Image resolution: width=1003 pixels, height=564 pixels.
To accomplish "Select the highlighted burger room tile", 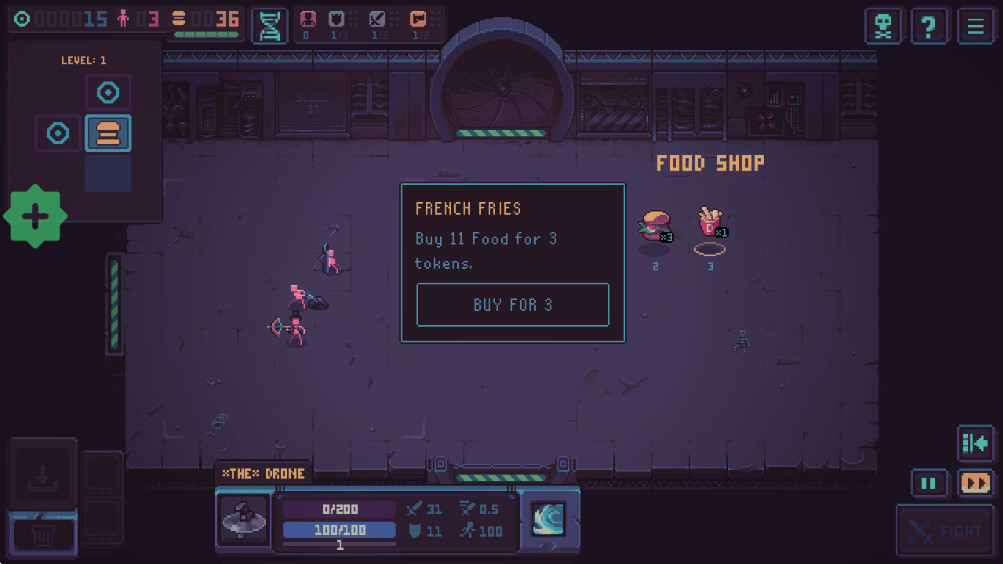I will (108, 133).
